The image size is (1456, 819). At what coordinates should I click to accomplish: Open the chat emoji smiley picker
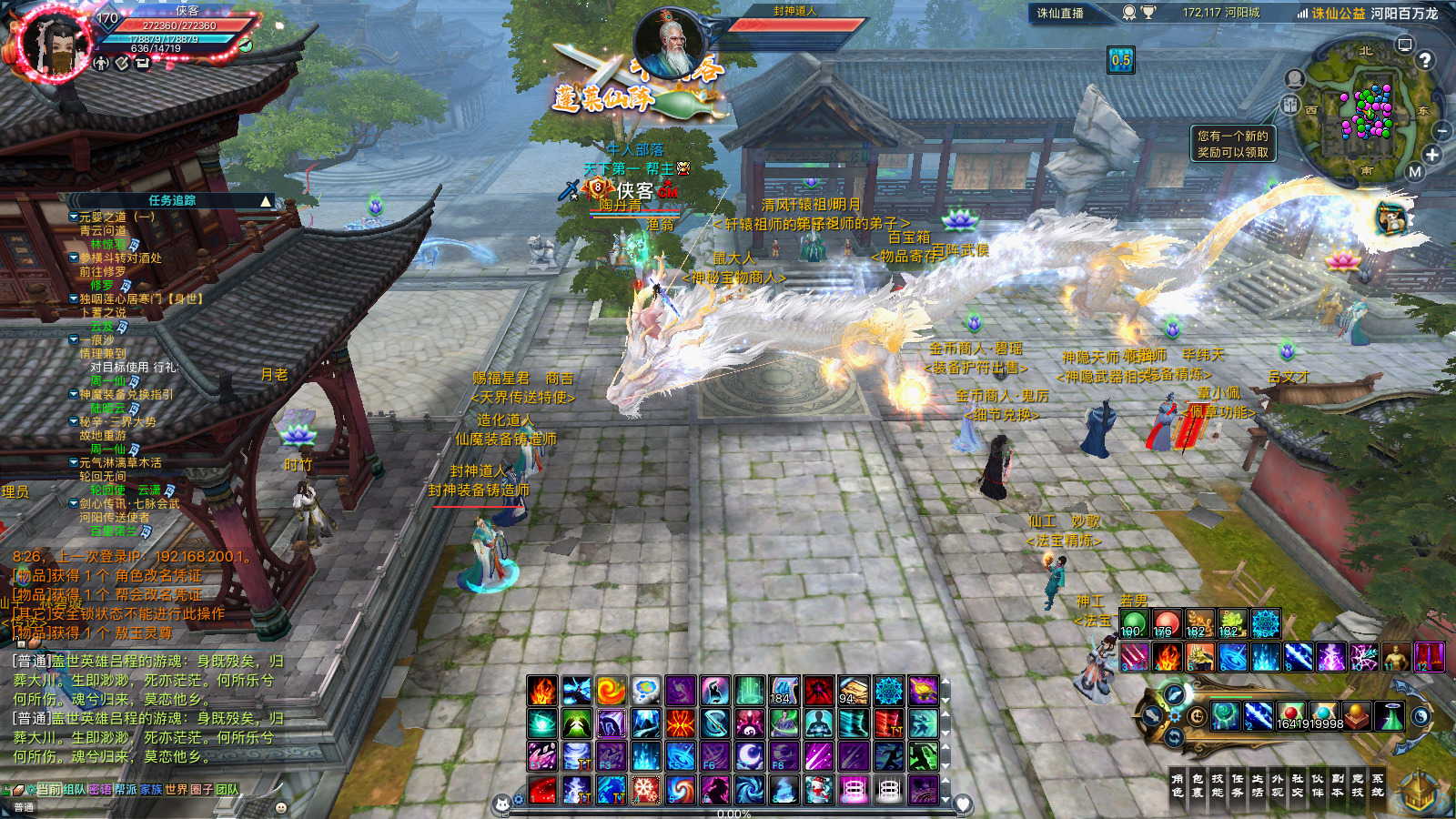(x=281, y=807)
